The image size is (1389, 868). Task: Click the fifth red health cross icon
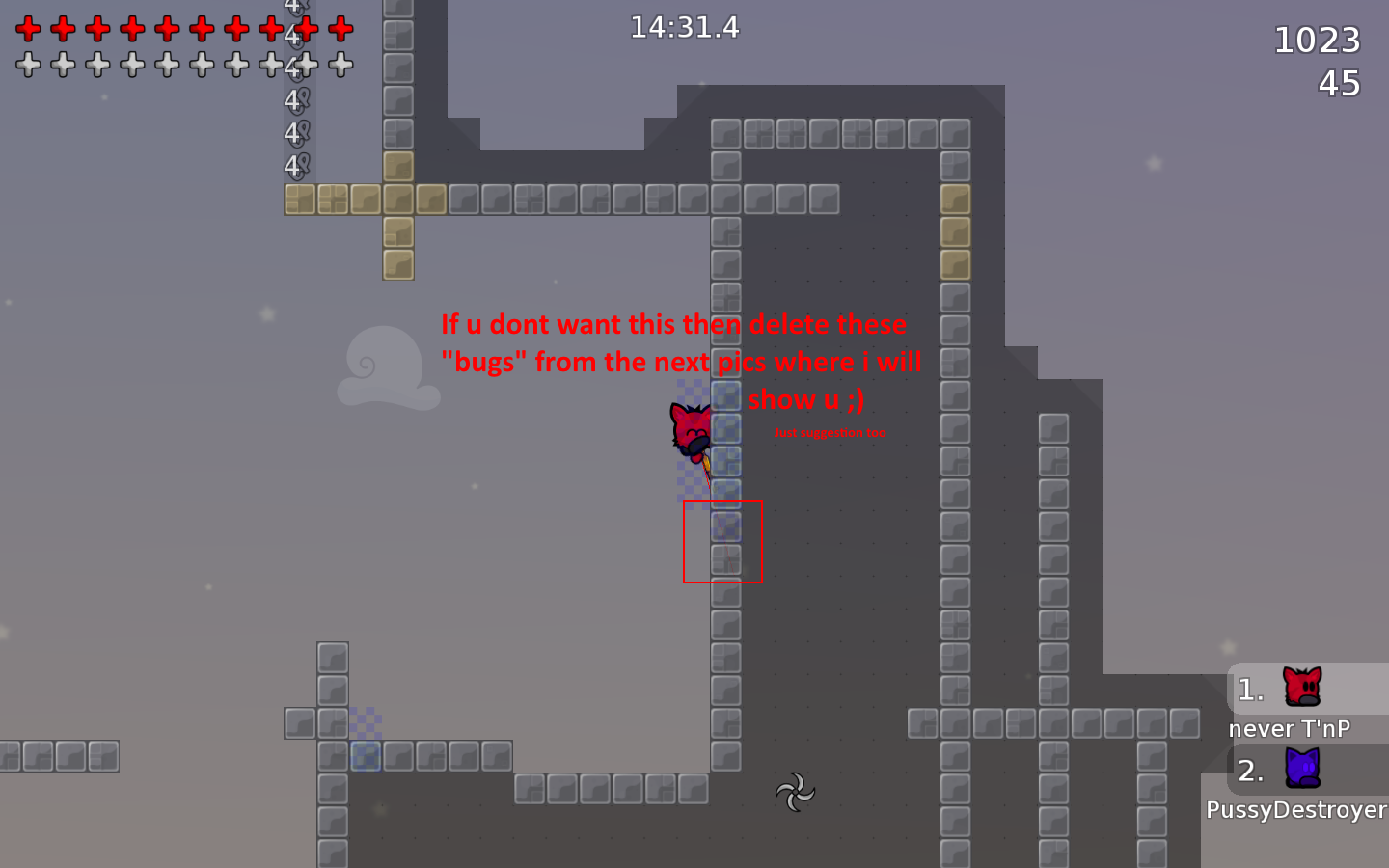(x=167, y=28)
